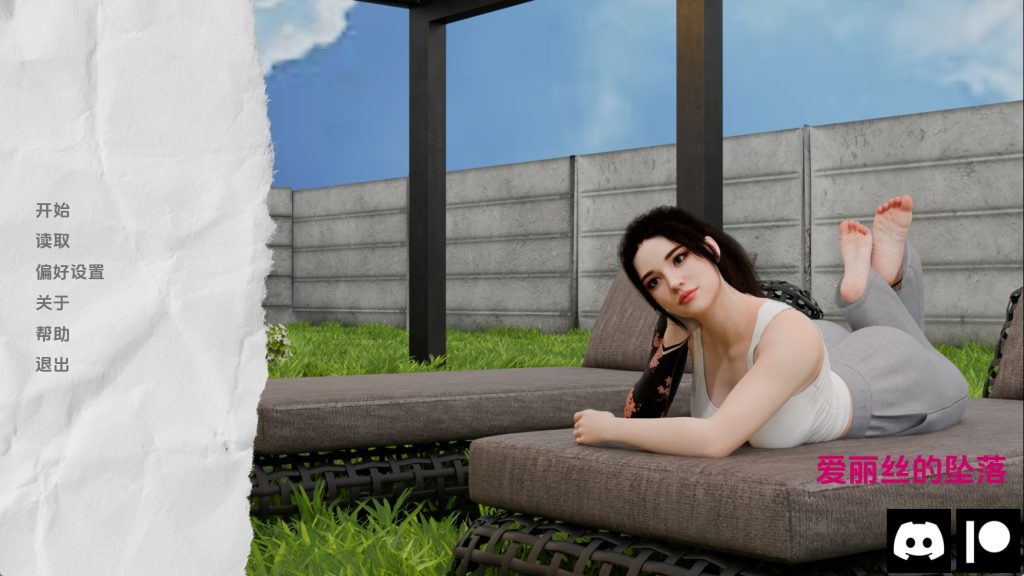Open 偏好设置 preferences
This screenshot has width=1024, height=576.
(70, 272)
